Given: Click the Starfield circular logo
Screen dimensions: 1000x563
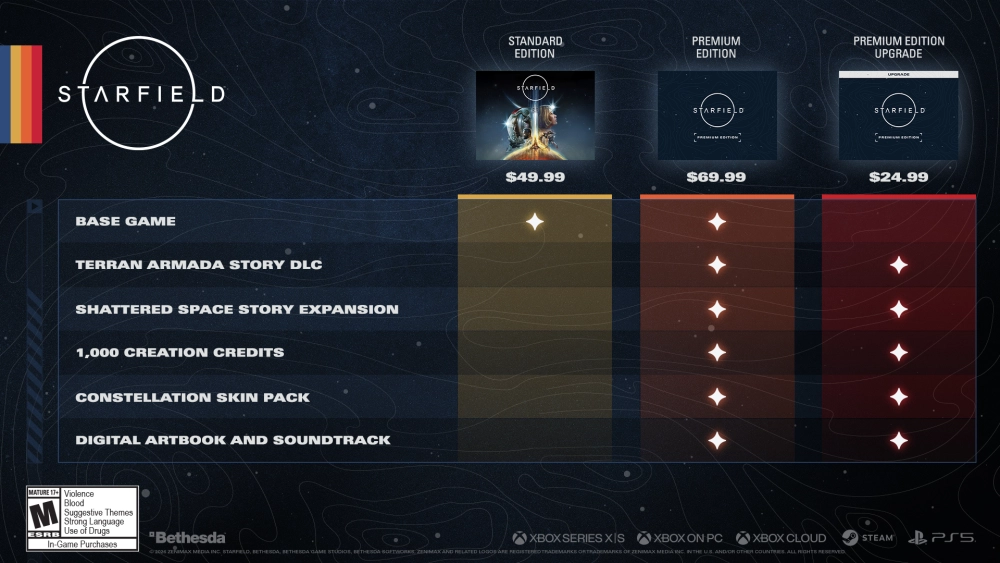Looking at the screenshot, I should pos(141,94).
